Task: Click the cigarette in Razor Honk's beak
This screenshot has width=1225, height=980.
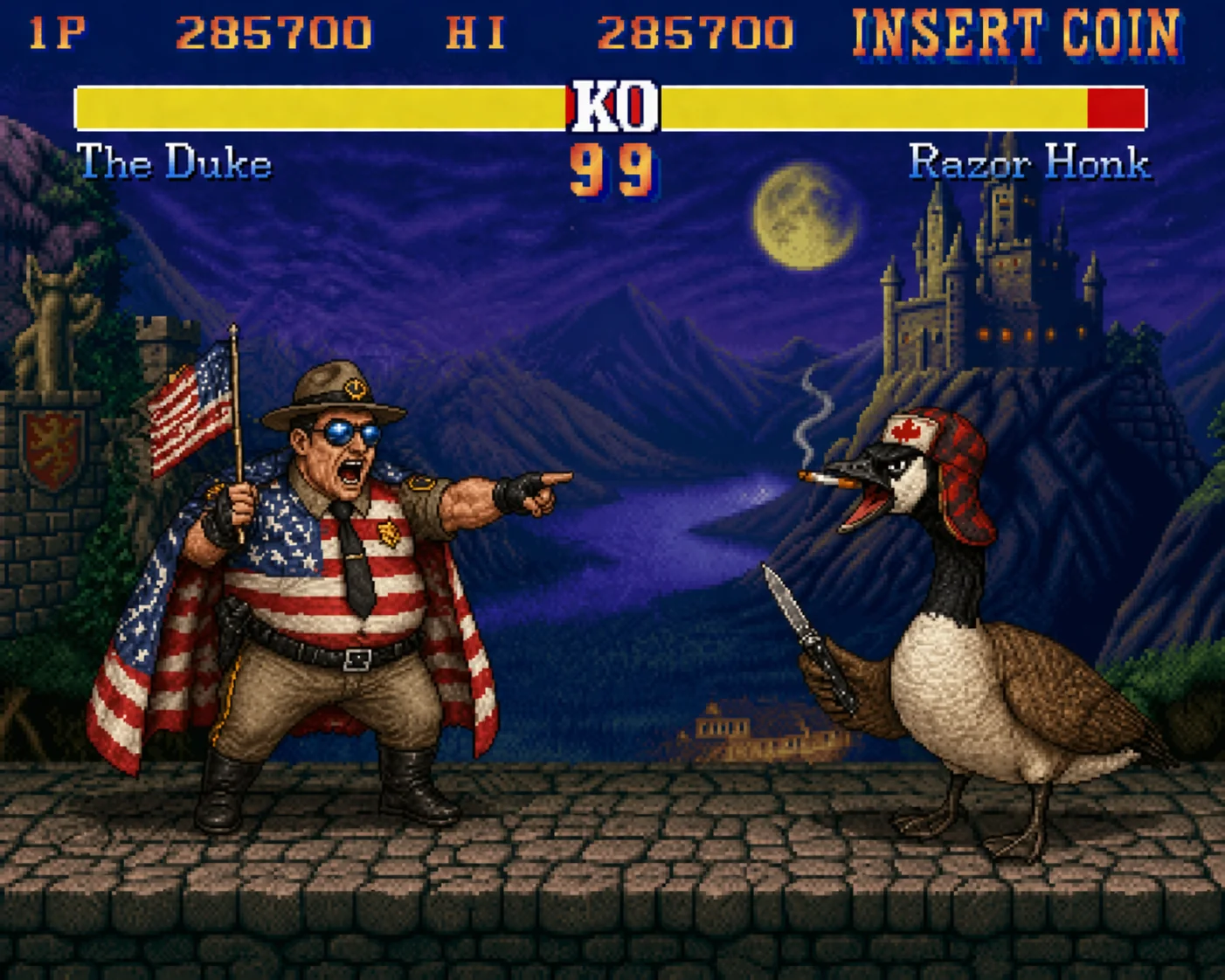Action: (827, 480)
